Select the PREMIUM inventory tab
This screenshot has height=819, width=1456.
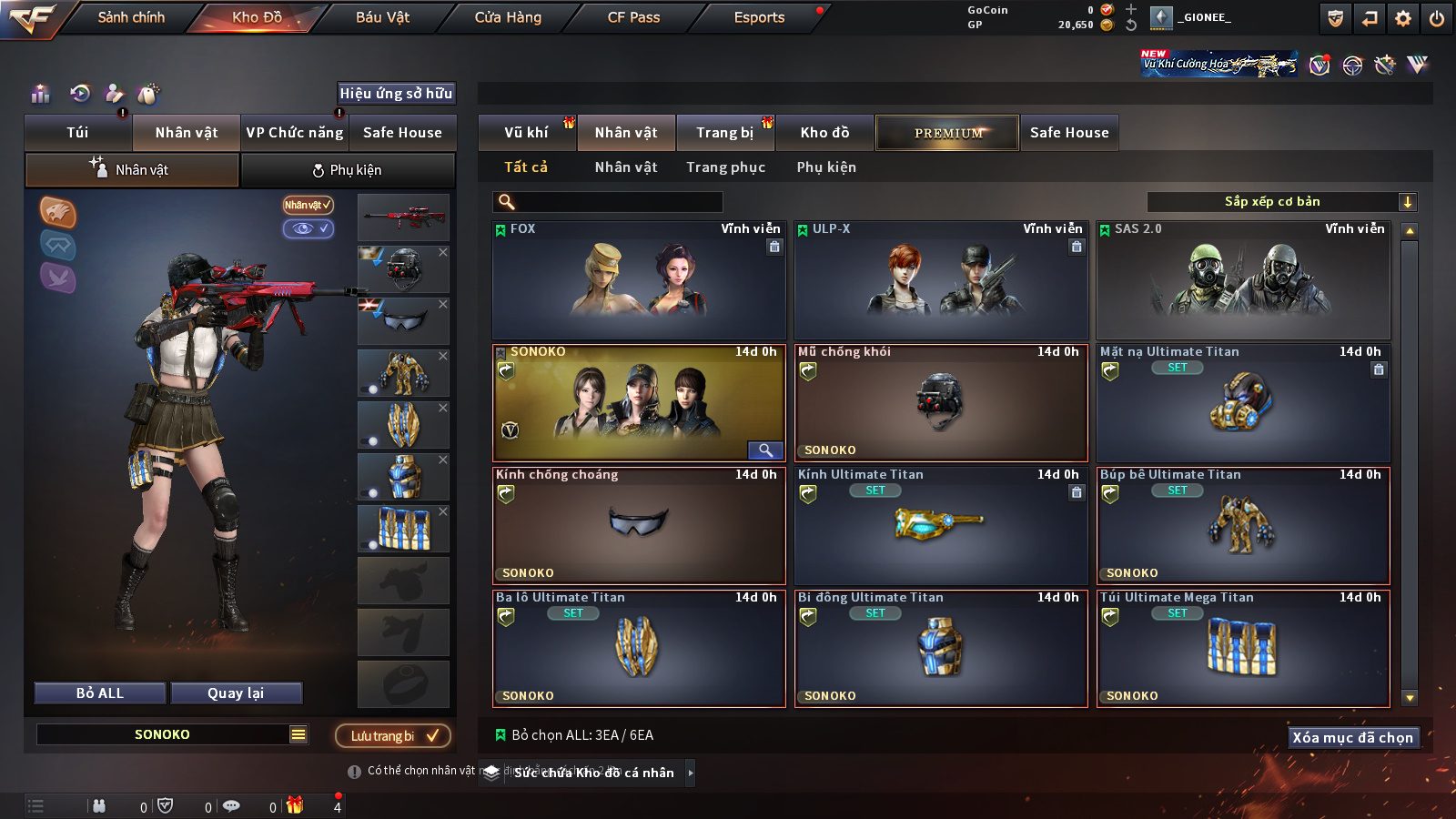[x=947, y=133]
